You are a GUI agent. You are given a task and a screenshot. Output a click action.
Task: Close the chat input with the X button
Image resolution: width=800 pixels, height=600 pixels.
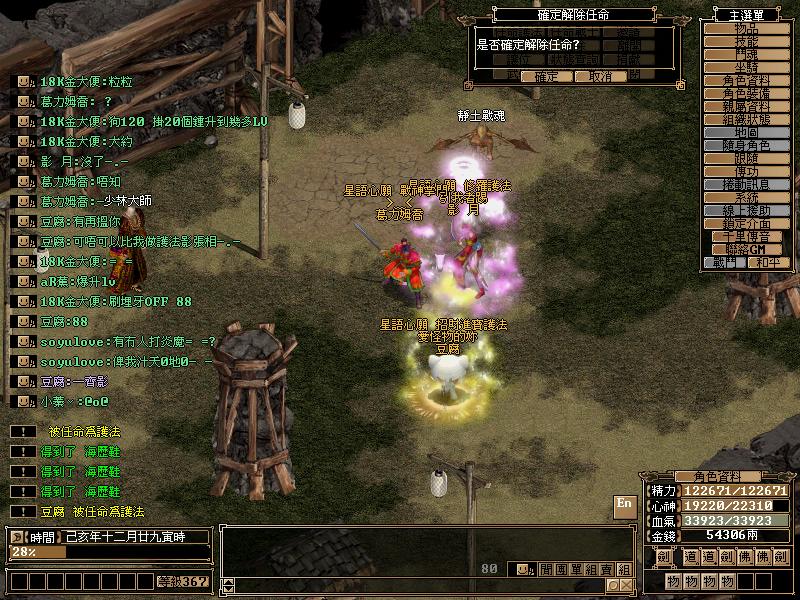pos(626,585)
